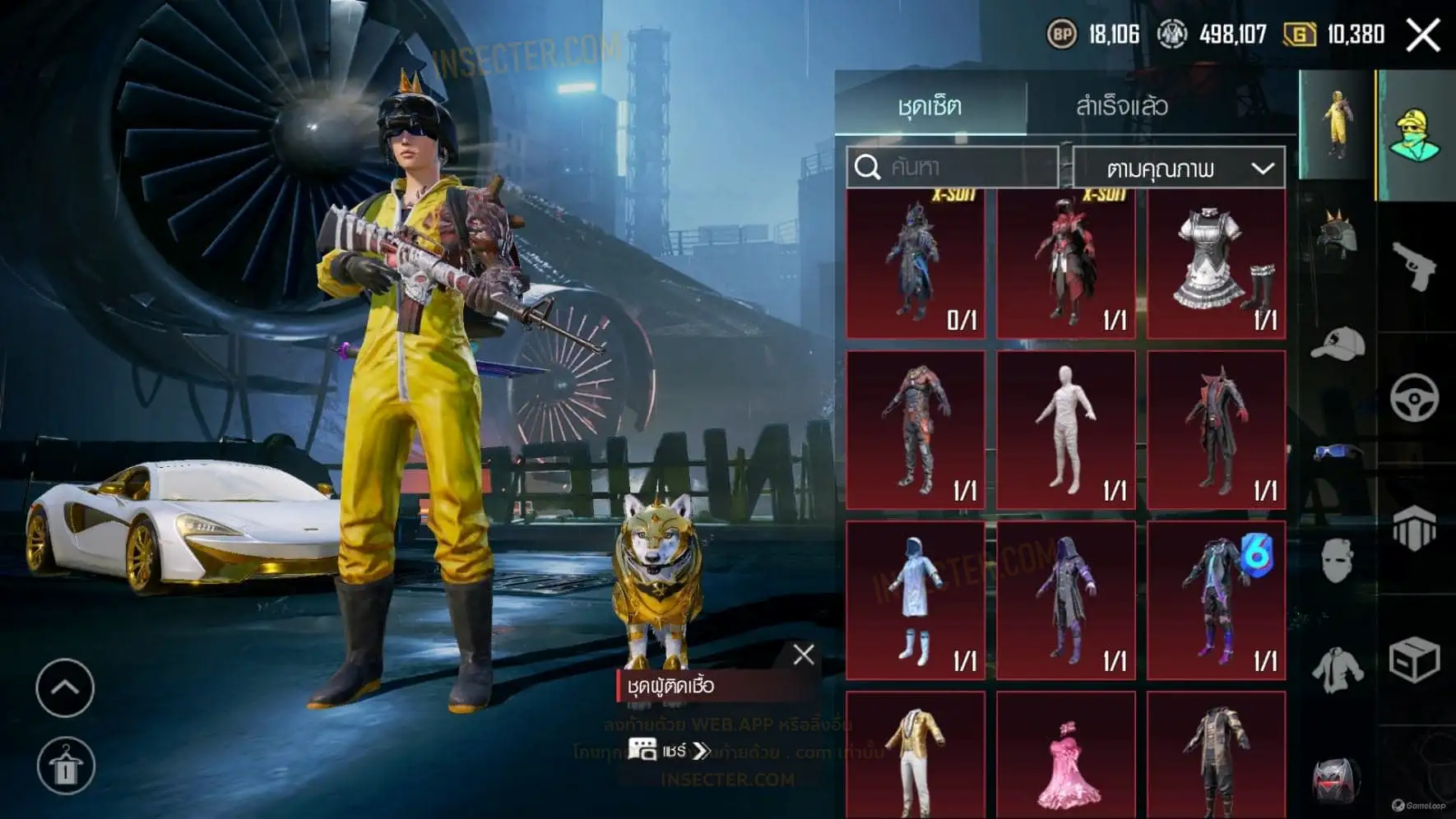Share the outfit with แชร์ button
The image size is (1456, 819).
tap(668, 751)
